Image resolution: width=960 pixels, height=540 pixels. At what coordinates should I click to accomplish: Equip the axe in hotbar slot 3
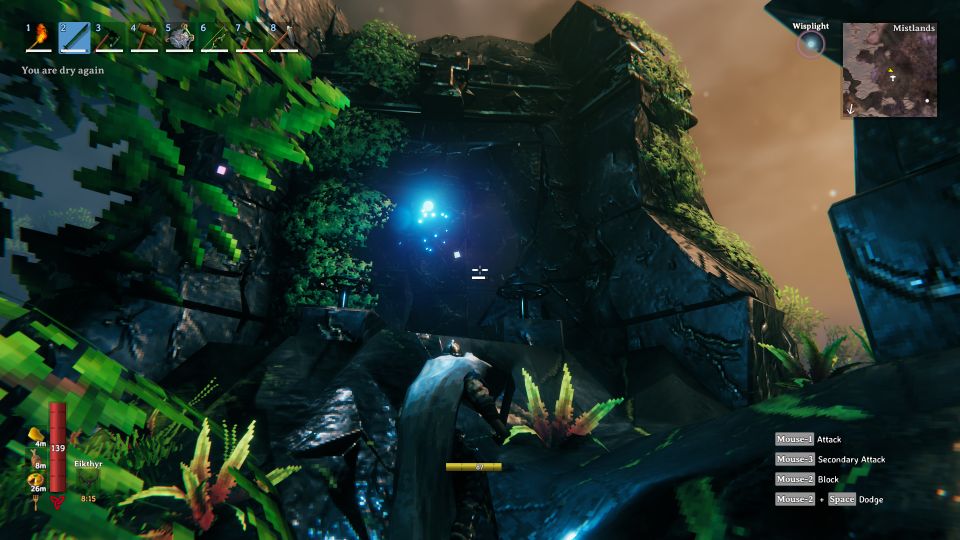pyautogui.click(x=111, y=37)
